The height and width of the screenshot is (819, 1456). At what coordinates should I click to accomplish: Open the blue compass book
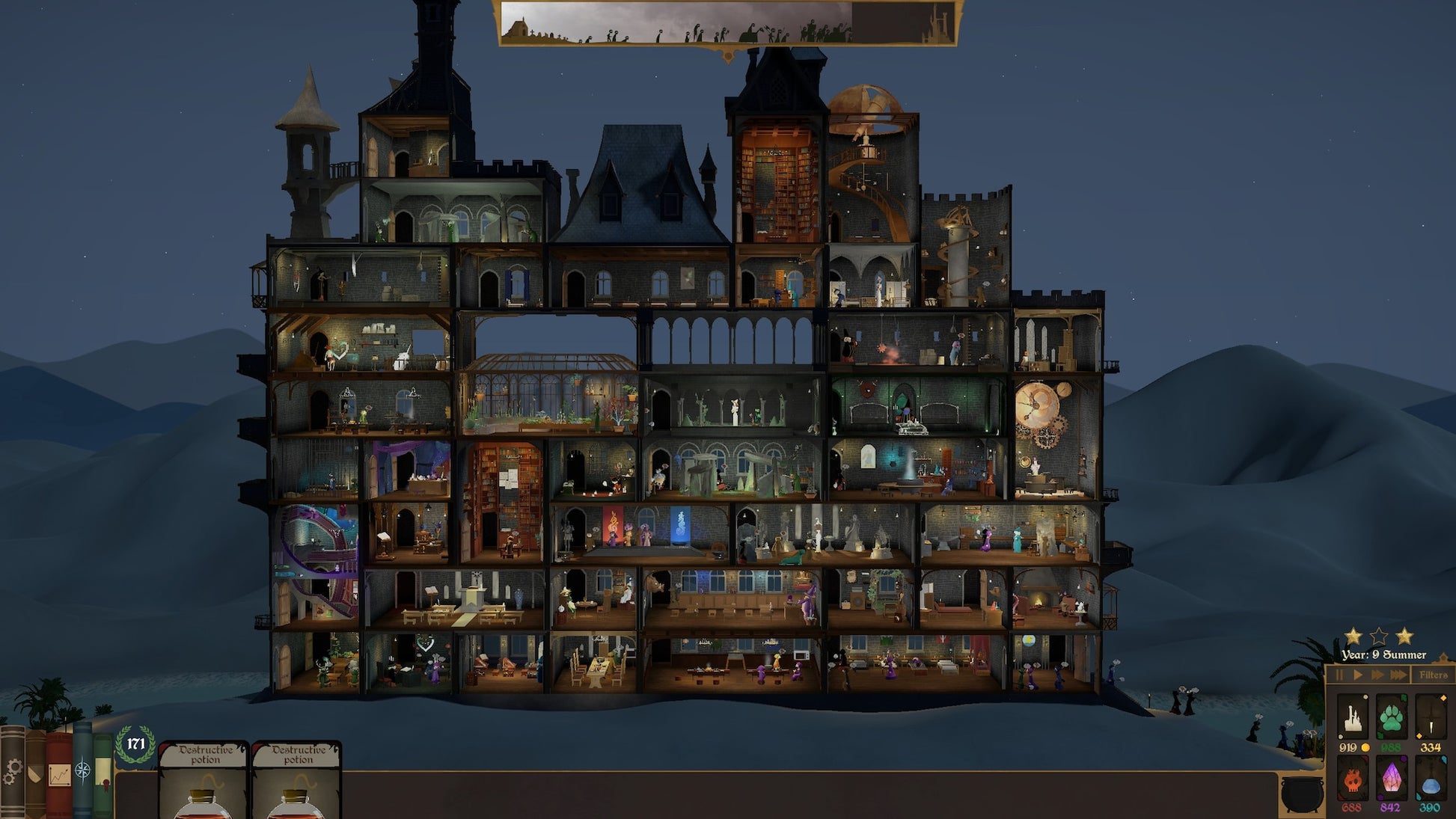tap(82, 770)
